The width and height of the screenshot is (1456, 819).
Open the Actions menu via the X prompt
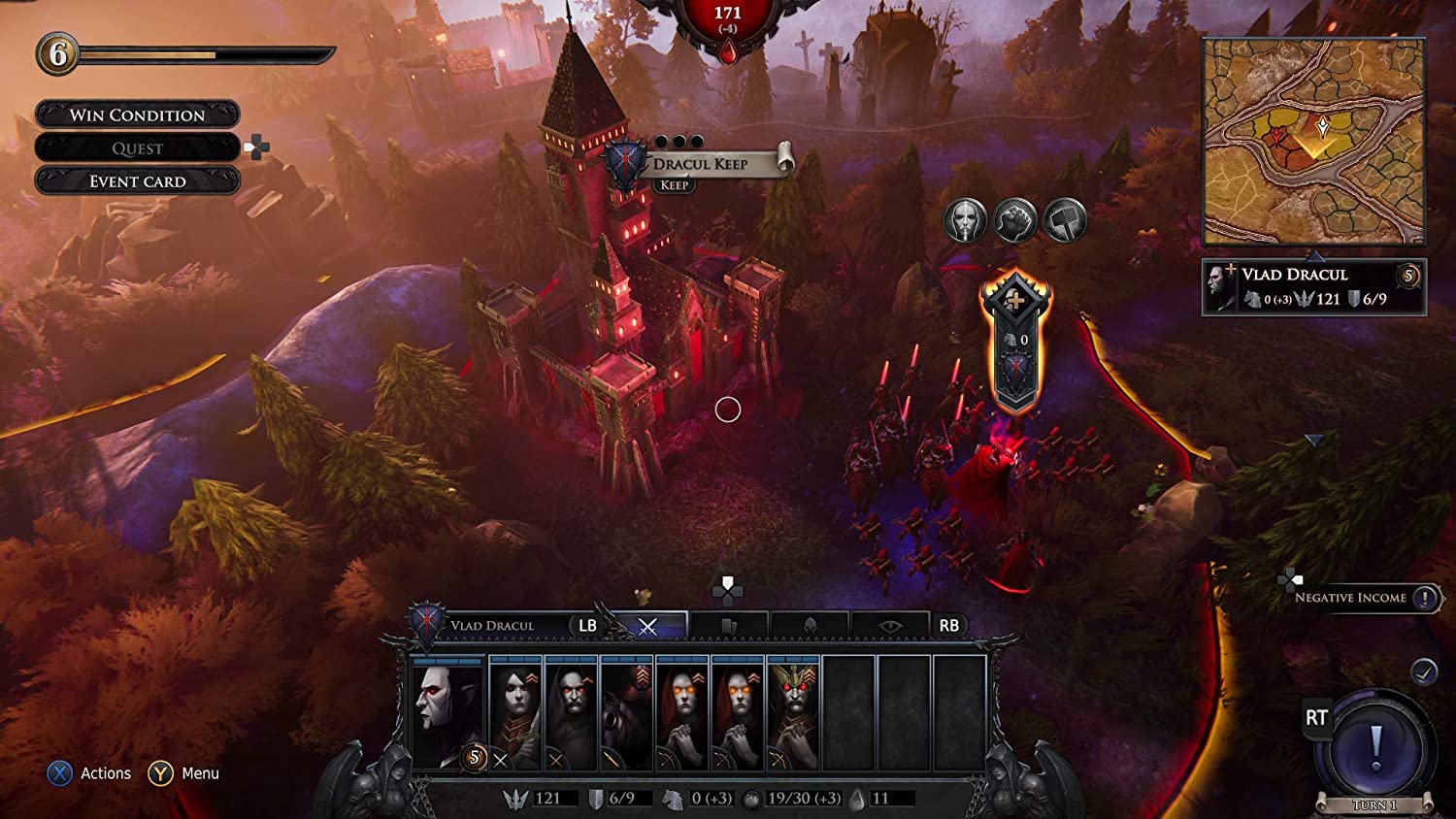pyautogui.click(x=61, y=773)
